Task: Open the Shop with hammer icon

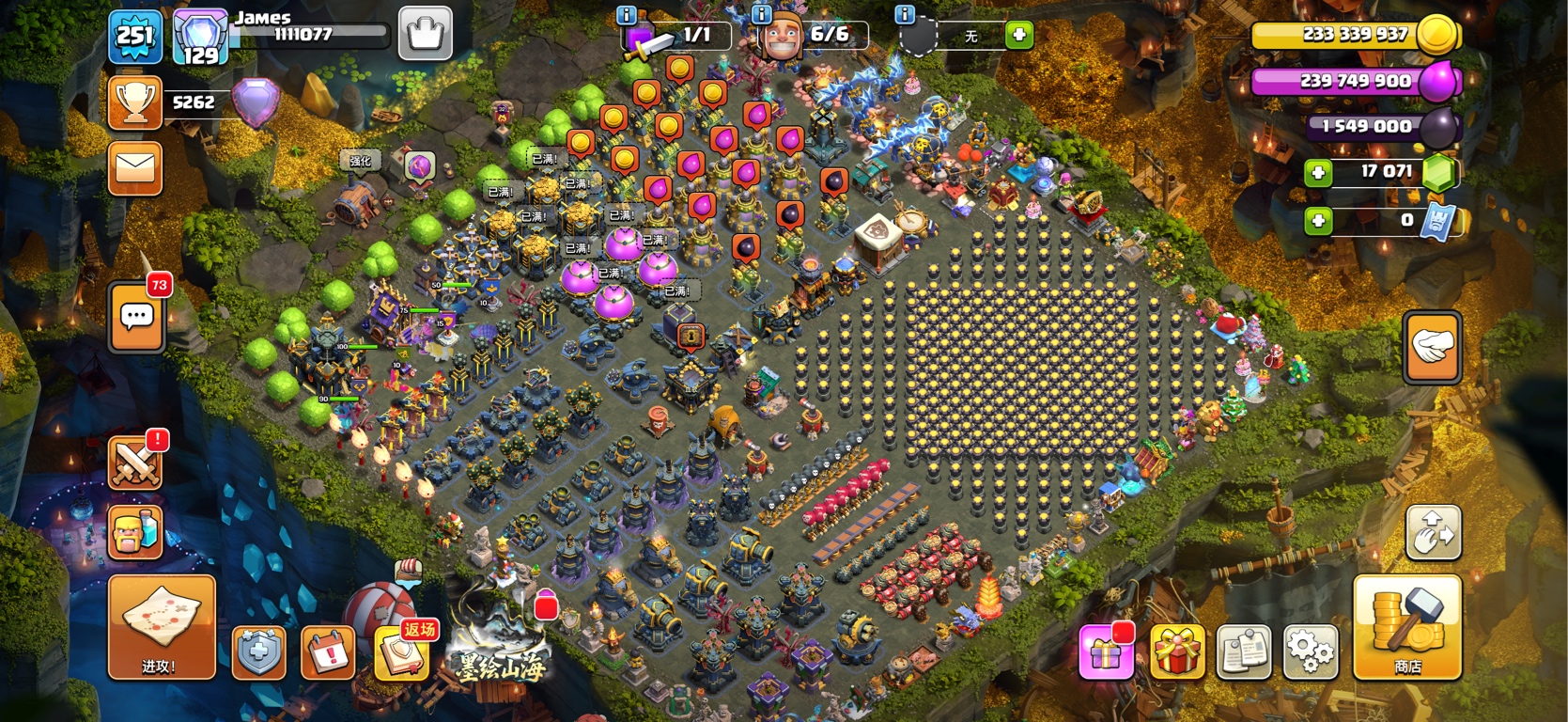Action: tap(1406, 626)
